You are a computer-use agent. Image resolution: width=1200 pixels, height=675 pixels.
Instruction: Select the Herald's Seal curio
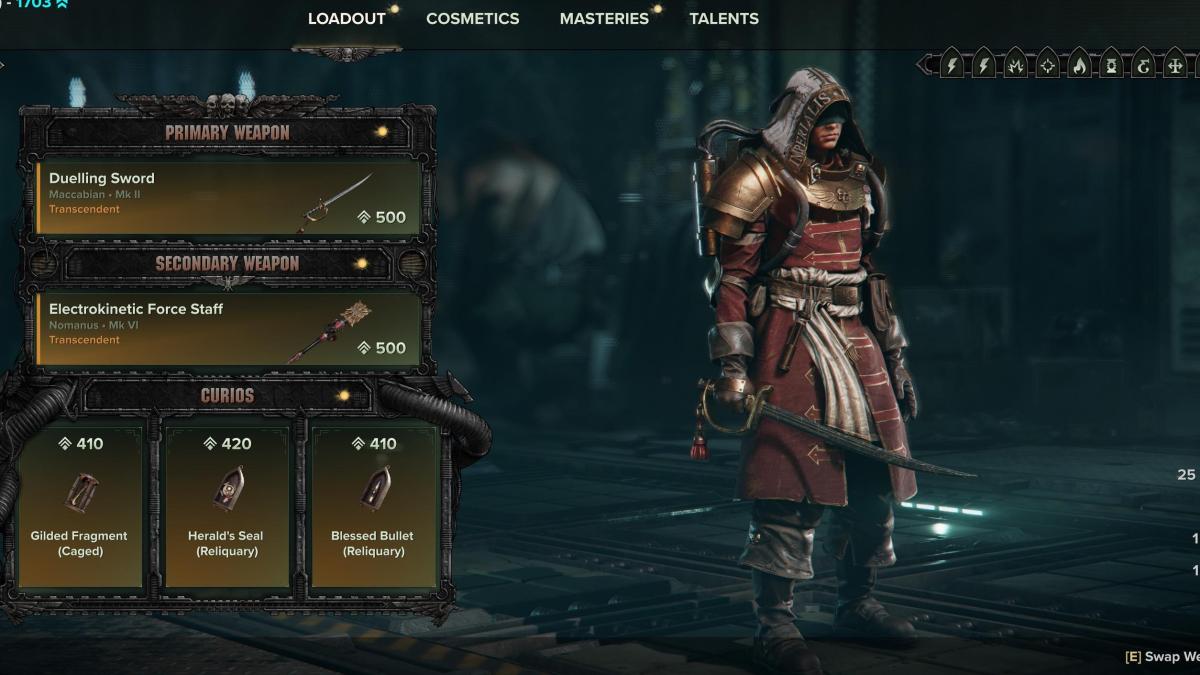pyautogui.click(x=226, y=503)
